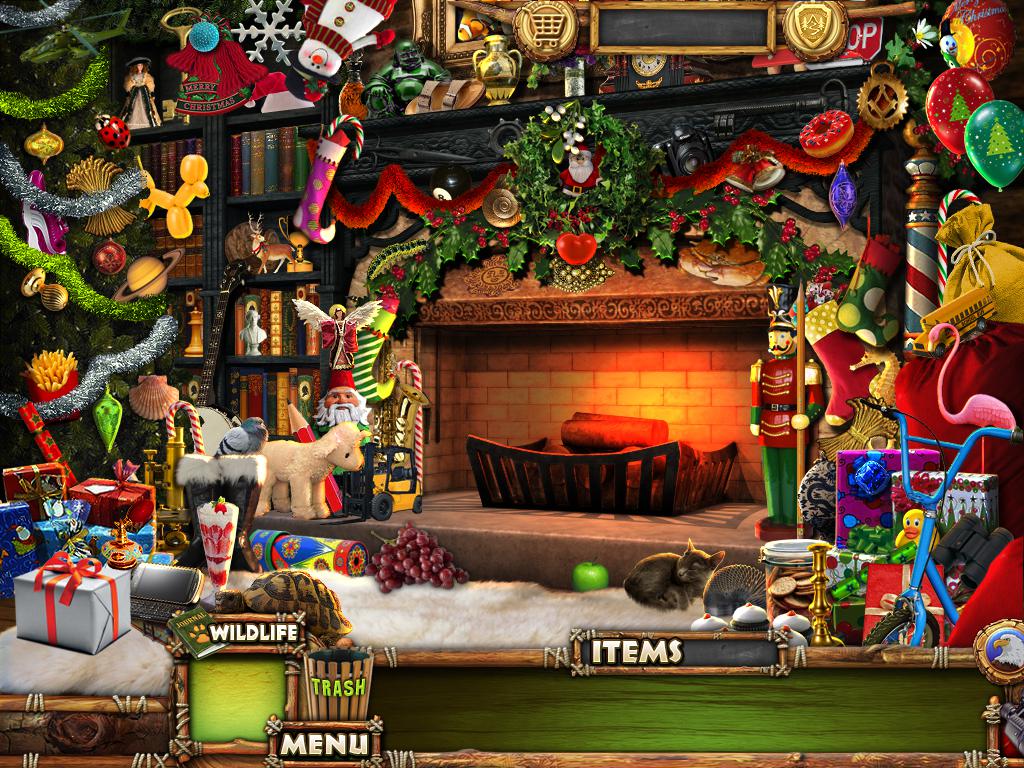Viewport: 1024px width, 768px height.
Task: Click the TRASH bin
Action: (x=338, y=686)
